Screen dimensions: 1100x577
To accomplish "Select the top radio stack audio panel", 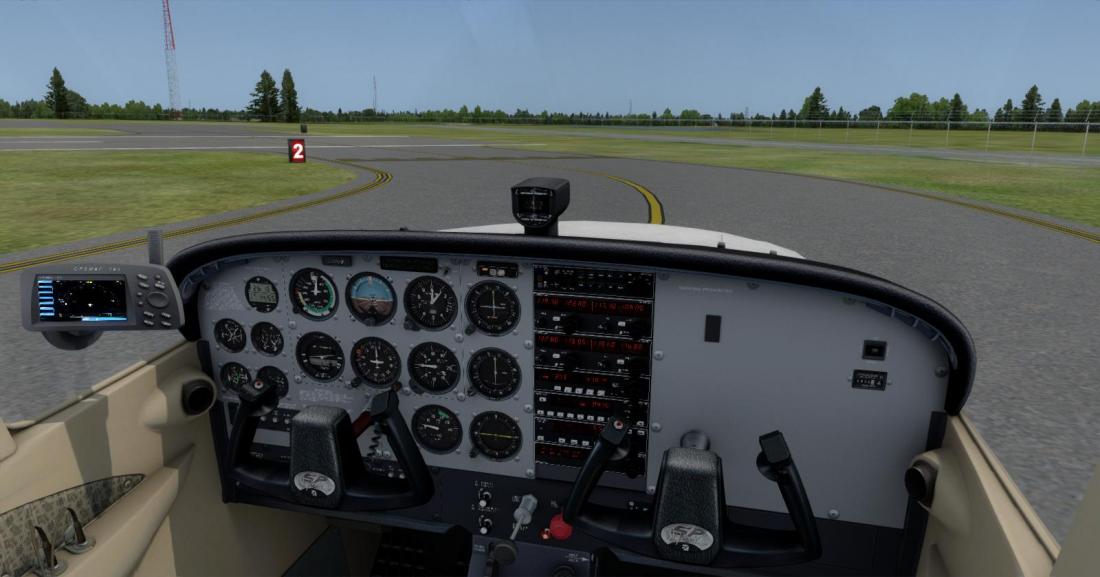I will tap(593, 282).
